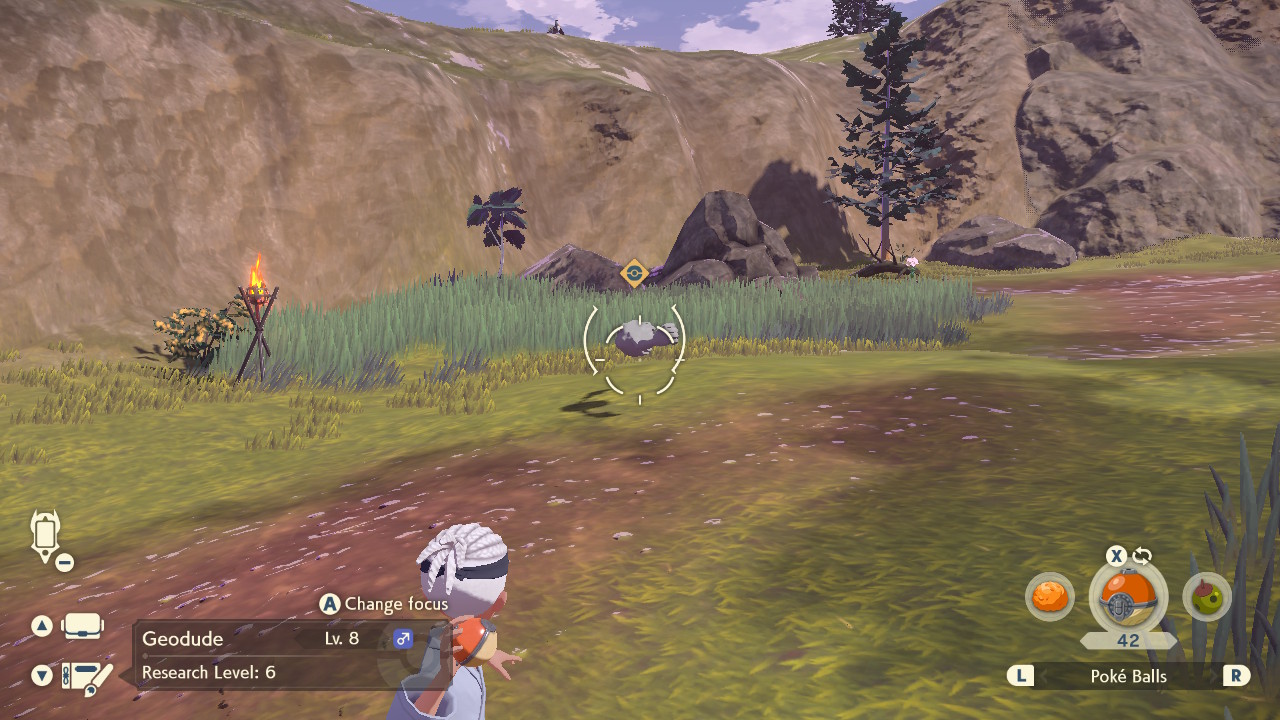Image resolution: width=1280 pixels, height=720 pixels.
Task: Click the Poké Balls category label
Action: 1128,676
